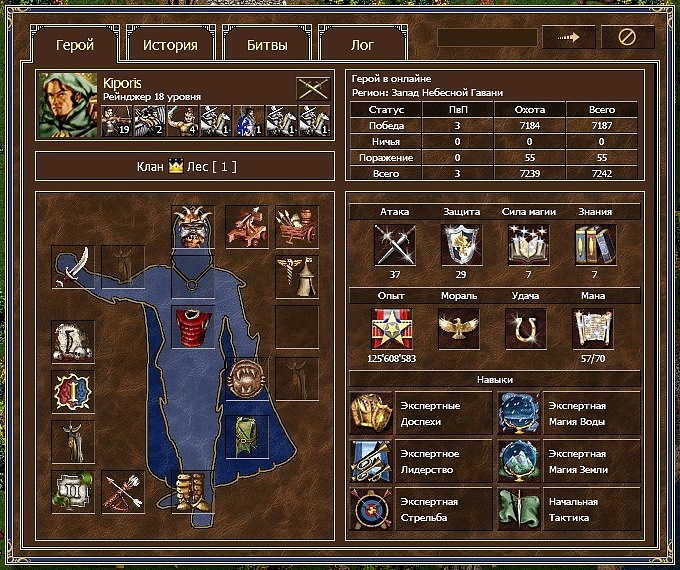
Task: Click the Экспертная Стрельба skill icon
Action: click(x=371, y=510)
